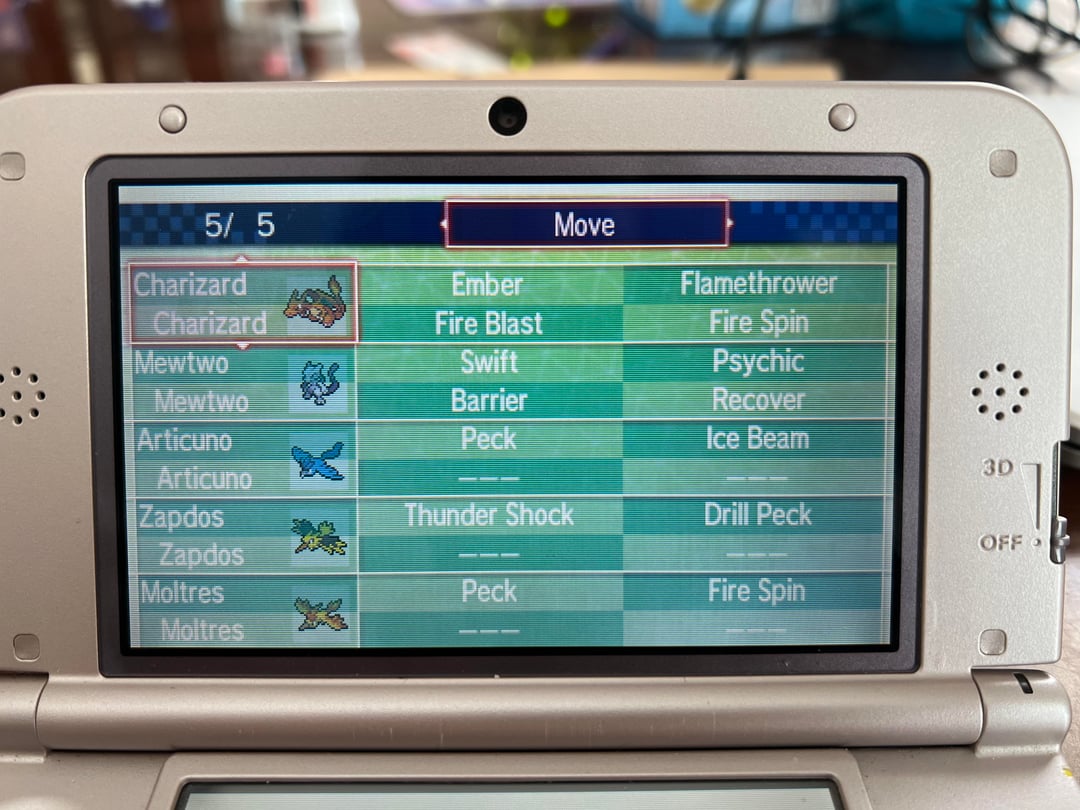Select the Fire Blast move
Screen dimensions: 1080x810
point(488,323)
